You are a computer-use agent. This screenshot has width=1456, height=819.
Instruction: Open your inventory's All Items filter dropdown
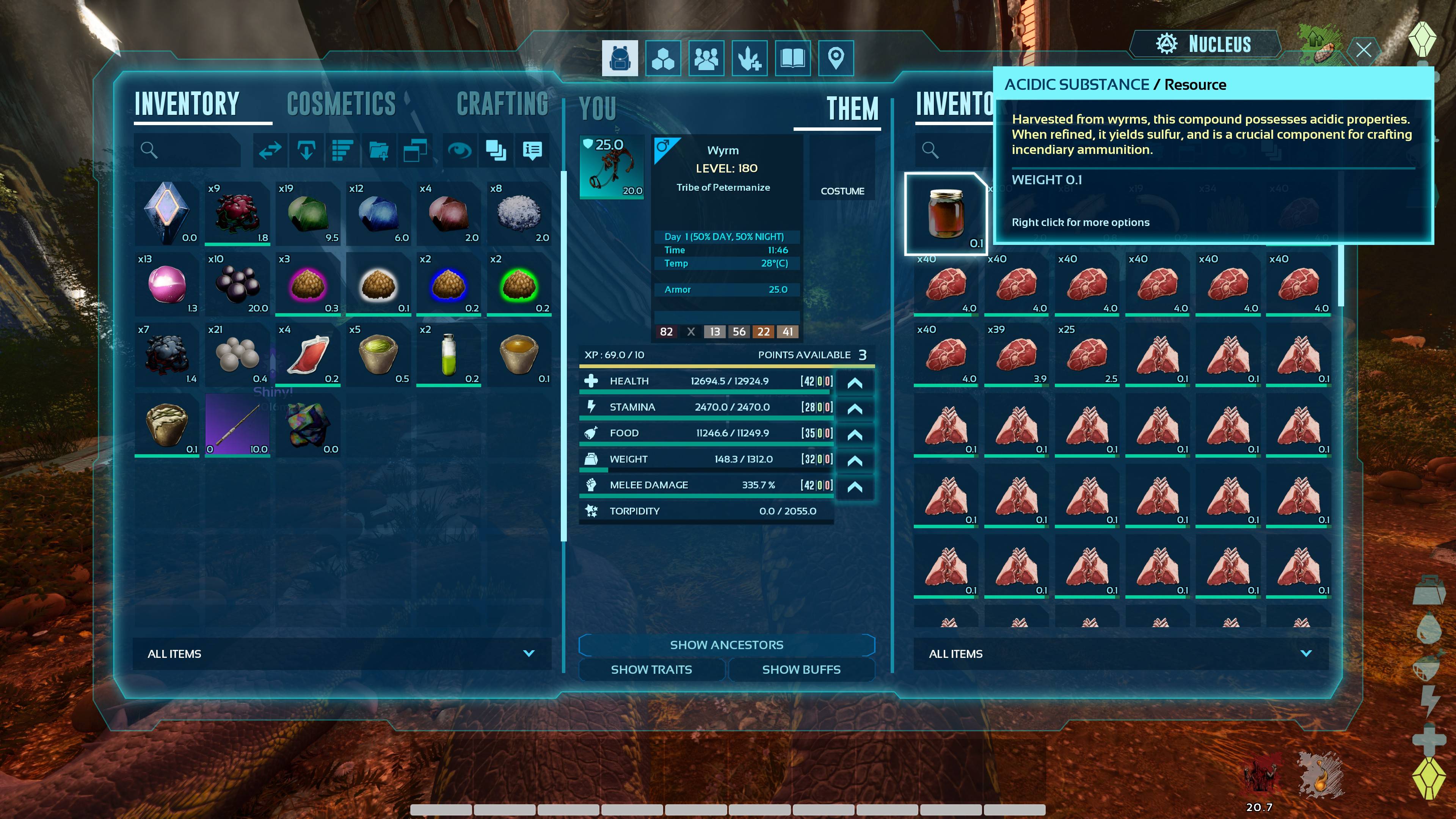341,653
